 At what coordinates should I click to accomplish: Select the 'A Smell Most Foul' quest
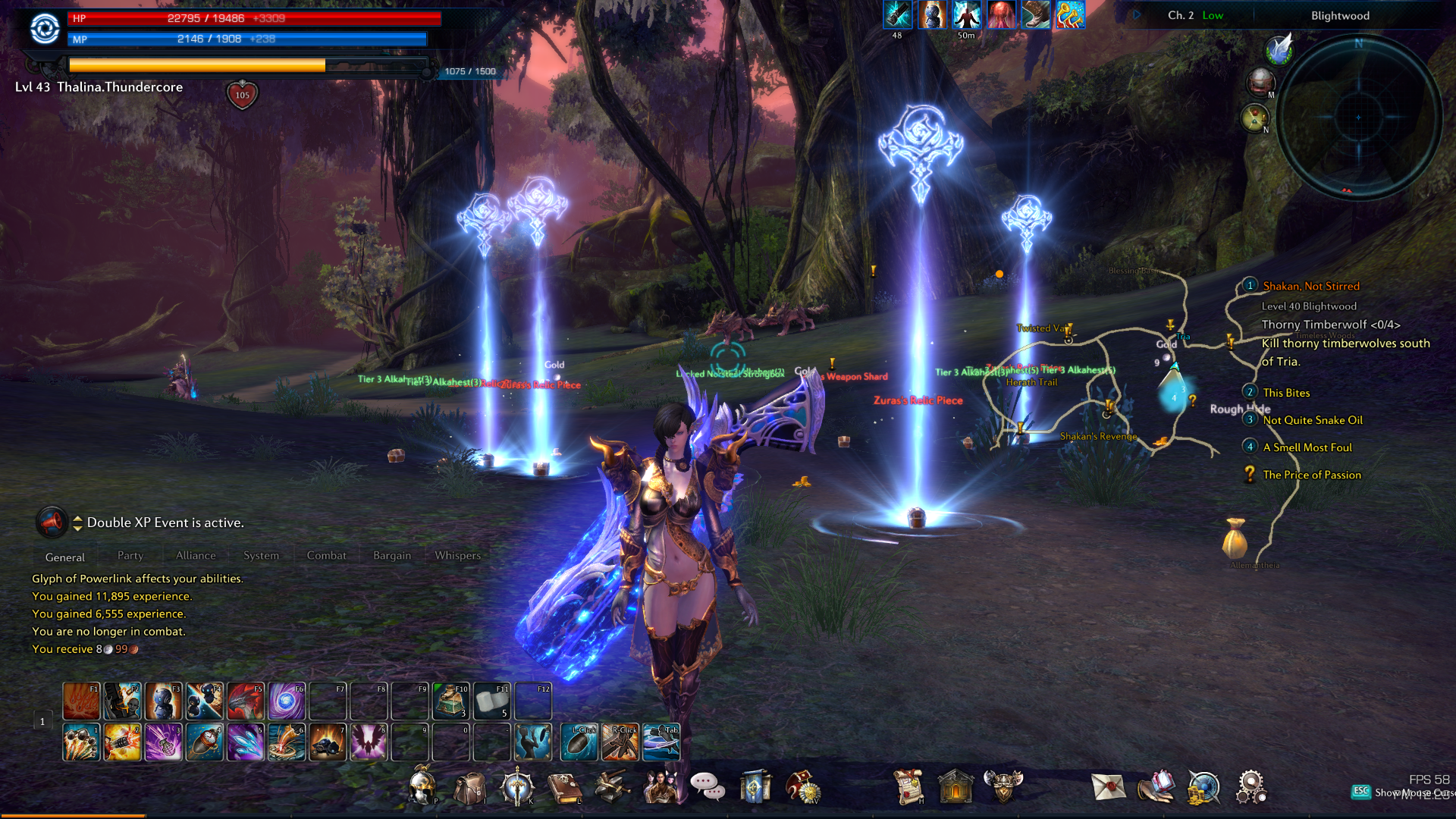click(x=1307, y=447)
